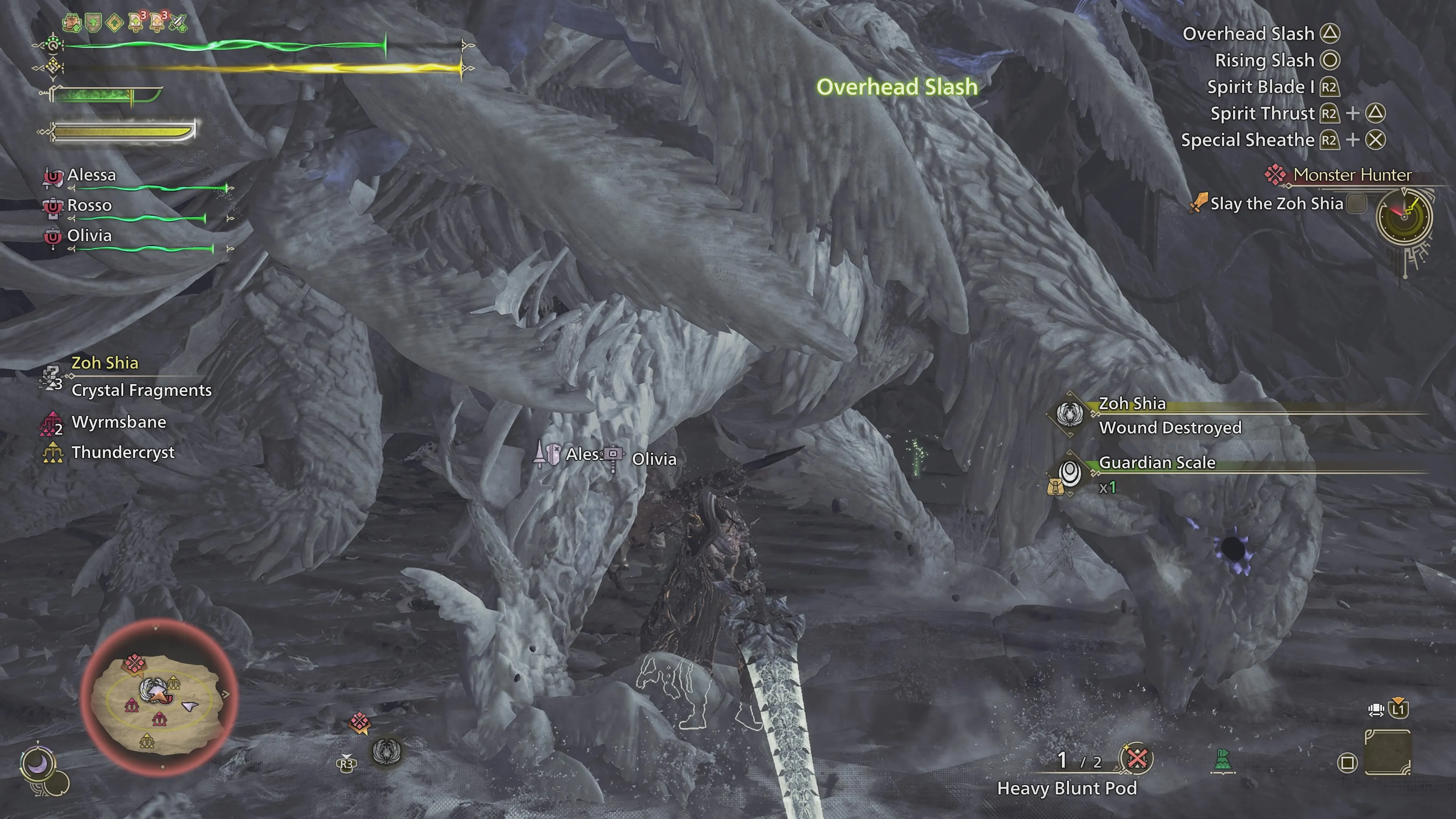Click the Zoh Shia Wound Destroyed notification
Image resolution: width=1456 pixels, height=819 pixels.
[1169, 427]
